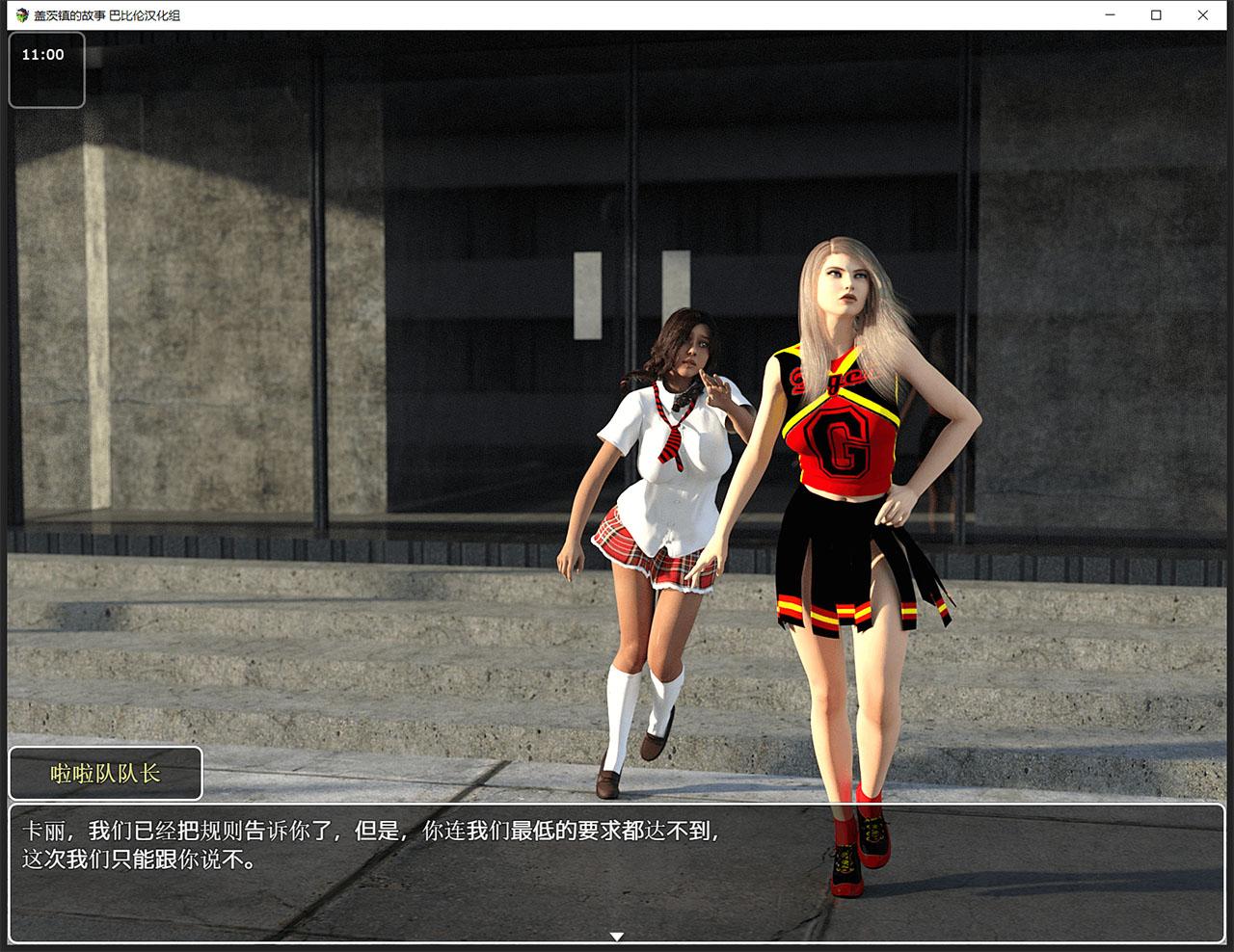Click the time panel in the top-left corner
The height and width of the screenshot is (952, 1234).
(46, 70)
